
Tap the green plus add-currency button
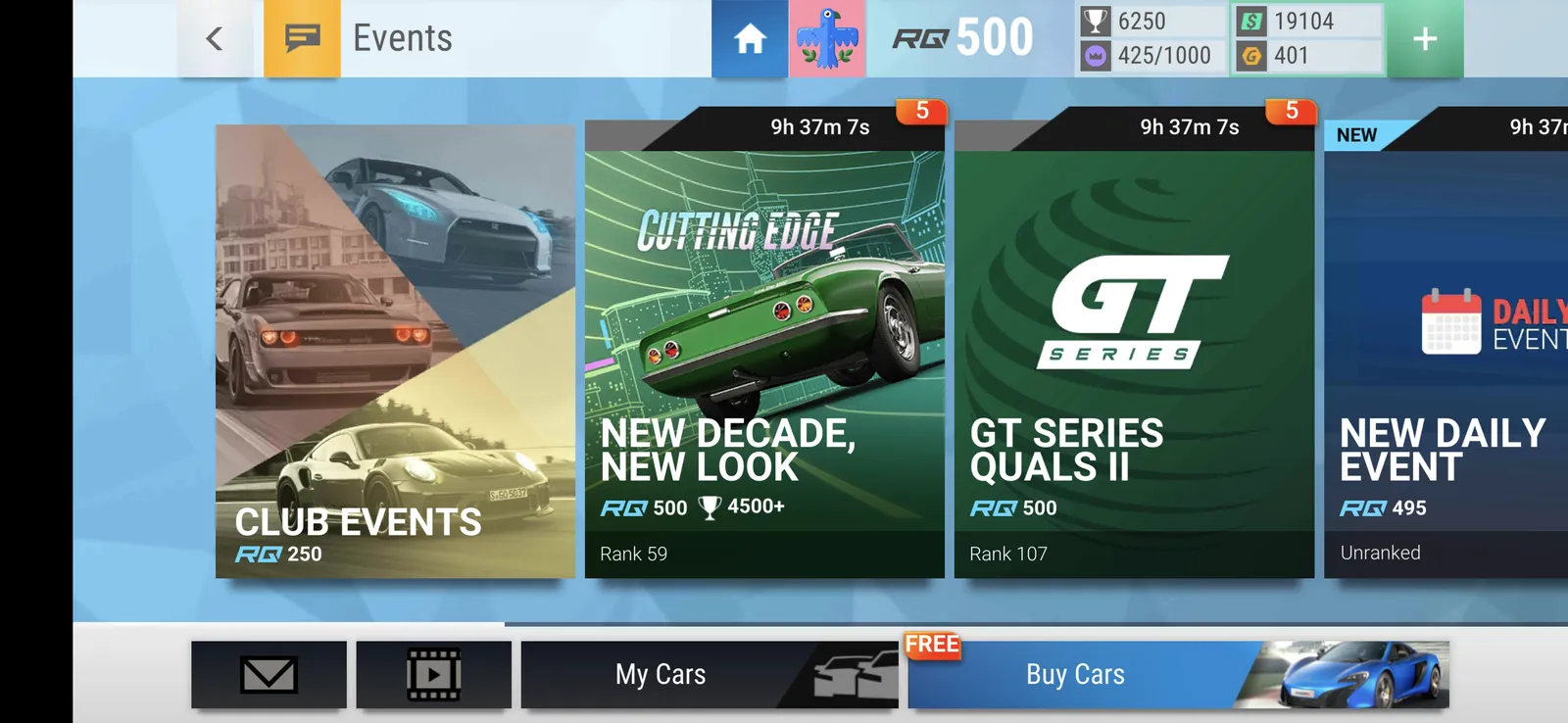tap(1425, 39)
